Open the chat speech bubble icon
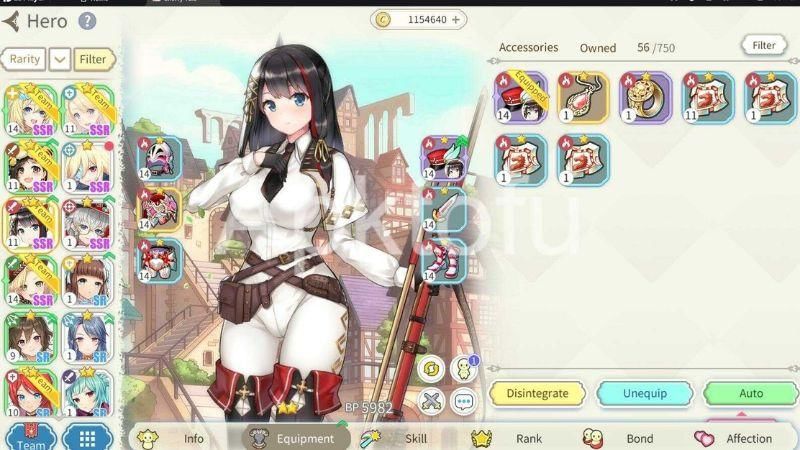 click(462, 402)
